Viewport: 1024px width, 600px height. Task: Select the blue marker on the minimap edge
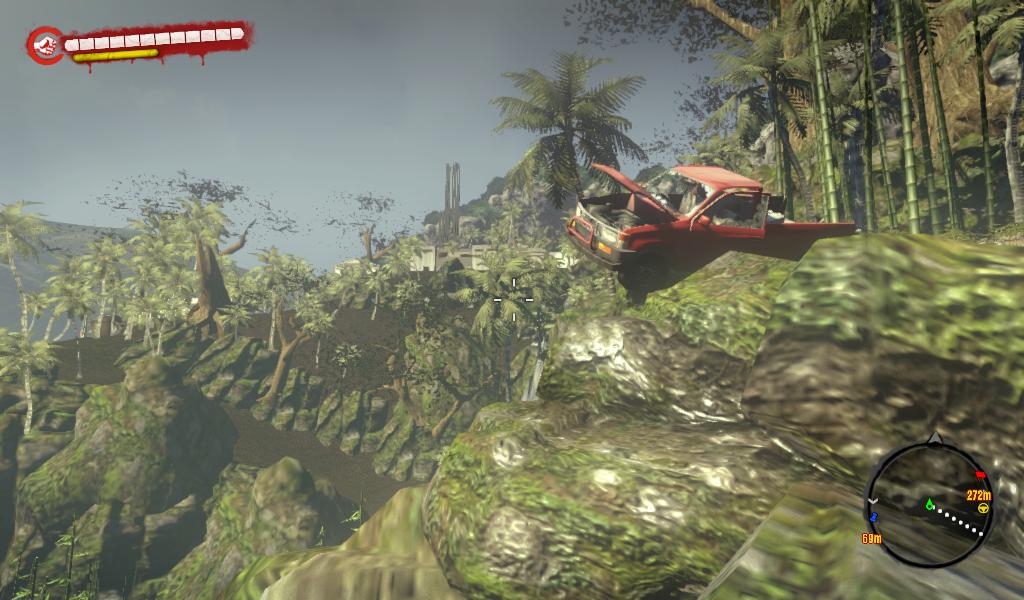tap(873, 517)
